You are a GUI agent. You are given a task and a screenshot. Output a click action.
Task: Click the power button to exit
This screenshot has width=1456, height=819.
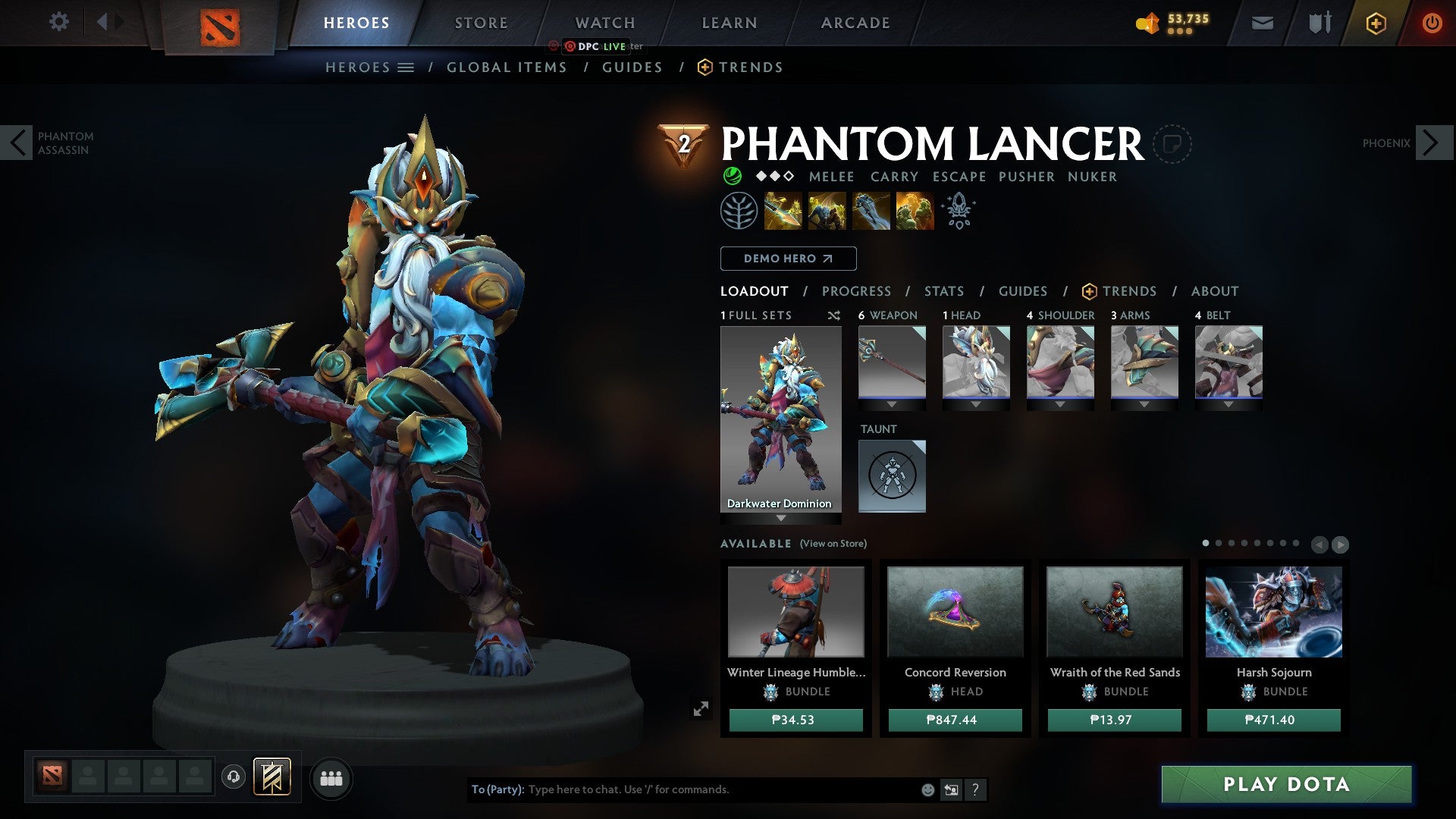click(x=1433, y=23)
